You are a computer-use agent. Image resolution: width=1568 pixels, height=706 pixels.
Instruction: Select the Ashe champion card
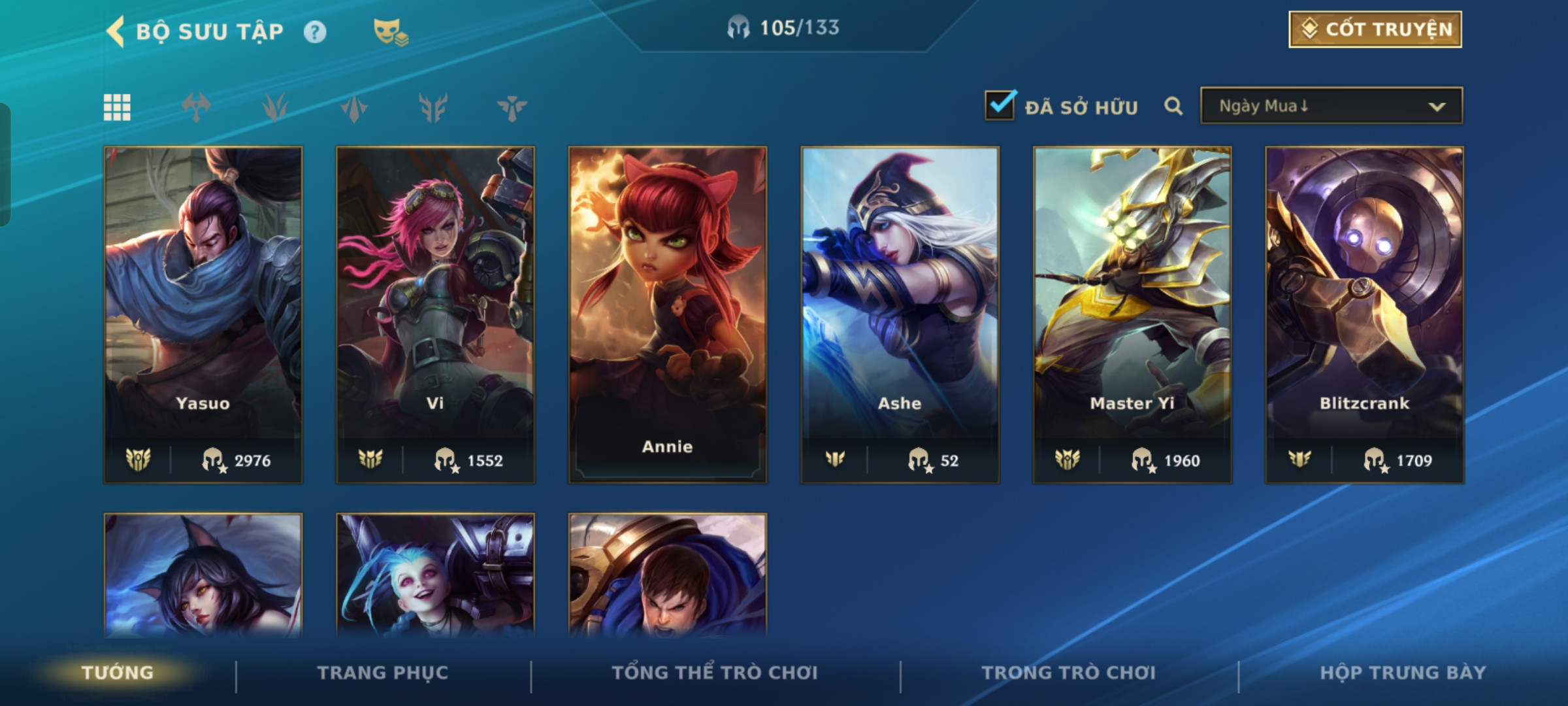(900, 314)
